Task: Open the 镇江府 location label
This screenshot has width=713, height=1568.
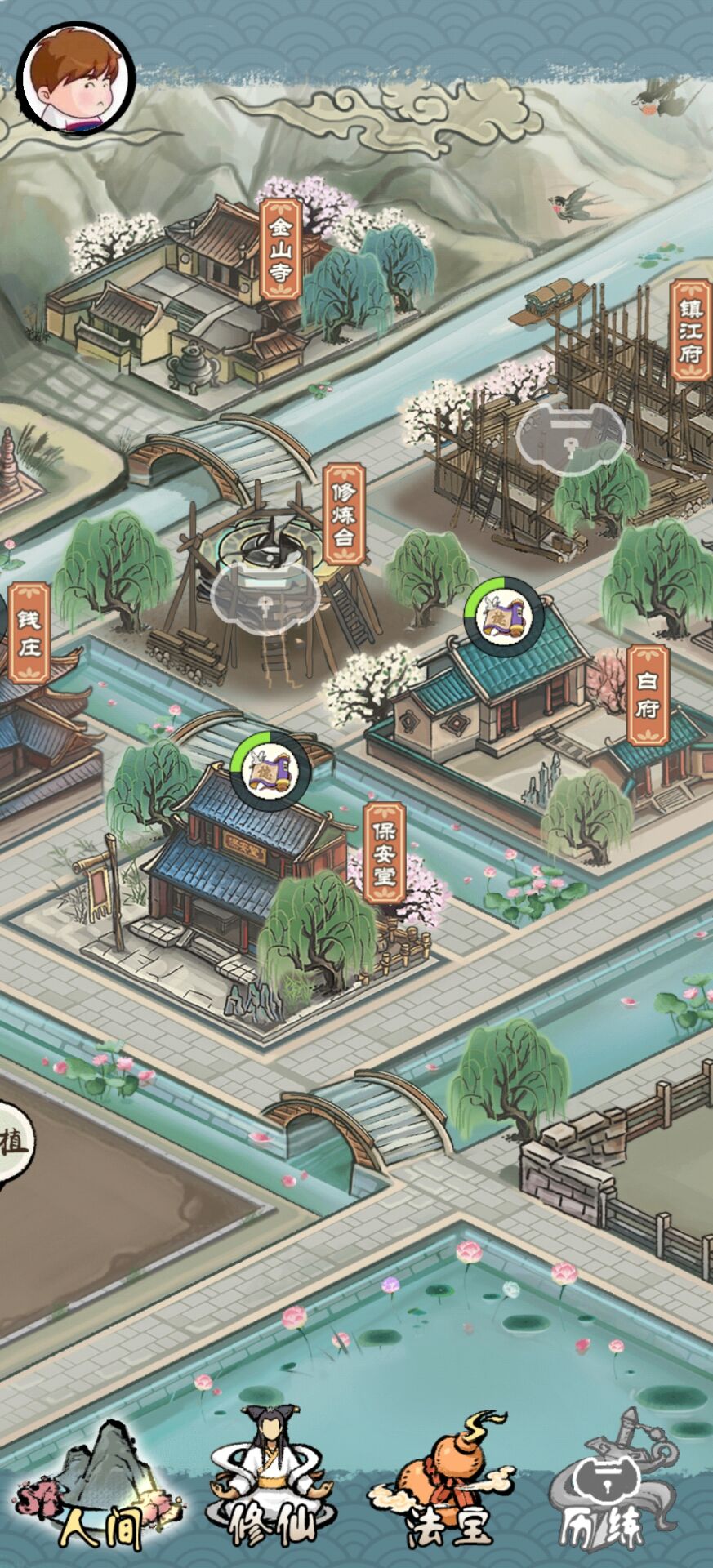Action: pos(690,331)
